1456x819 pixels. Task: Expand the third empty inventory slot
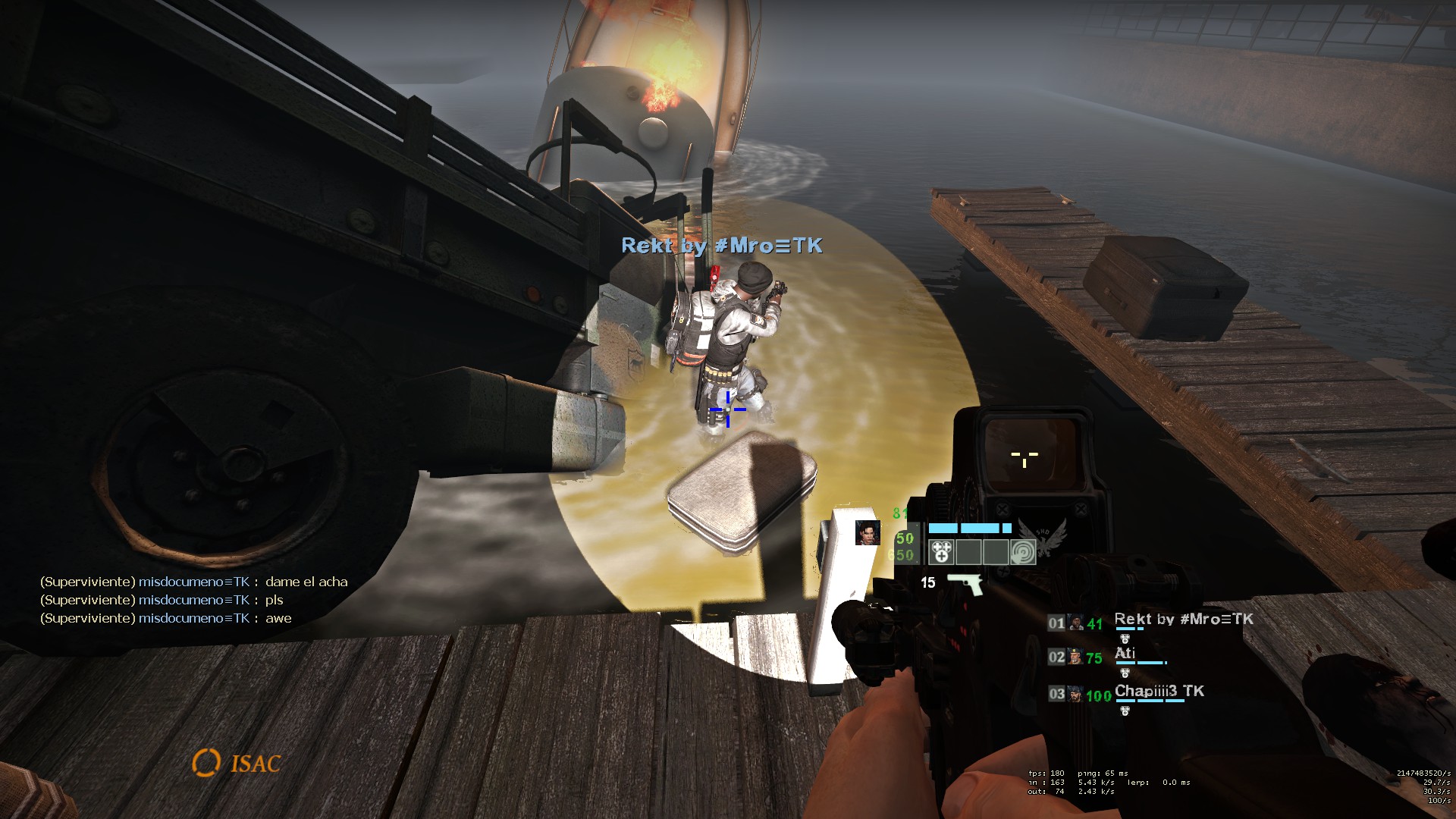996,554
